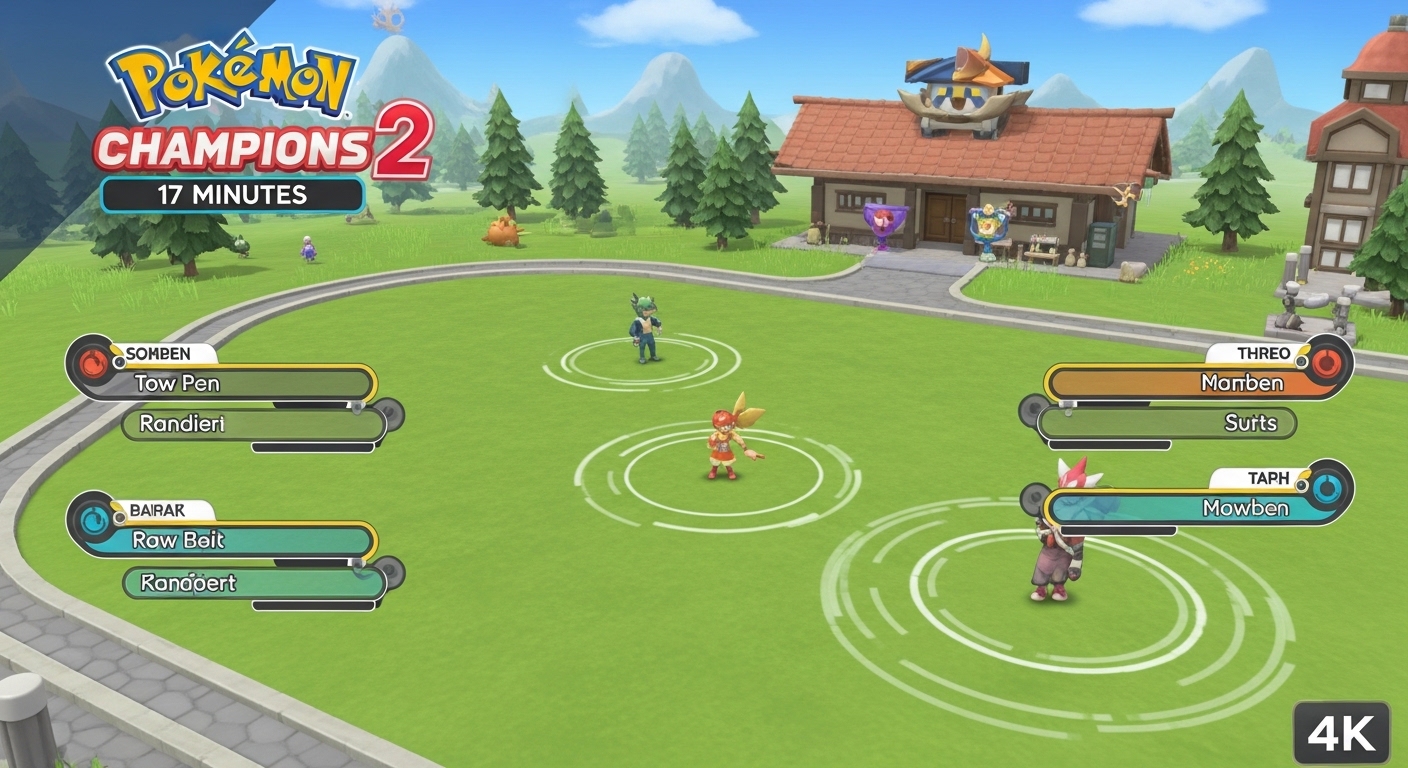The height and width of the screenshot is (768, 1408).
Task: Toggle the small camera dot on SOMBEN's badge
Action: [119, 363]
